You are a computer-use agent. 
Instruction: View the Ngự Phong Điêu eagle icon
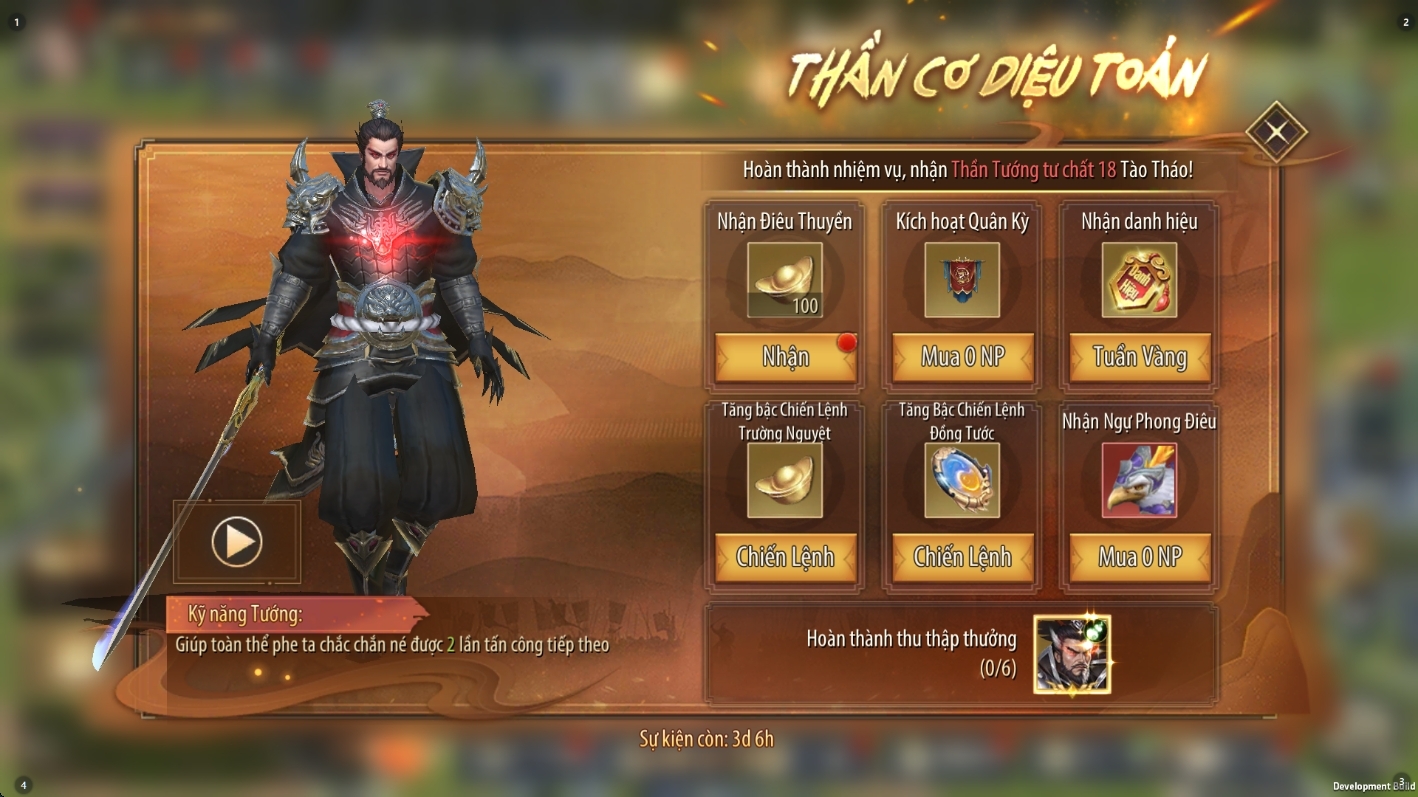(x=1139, y=480)
